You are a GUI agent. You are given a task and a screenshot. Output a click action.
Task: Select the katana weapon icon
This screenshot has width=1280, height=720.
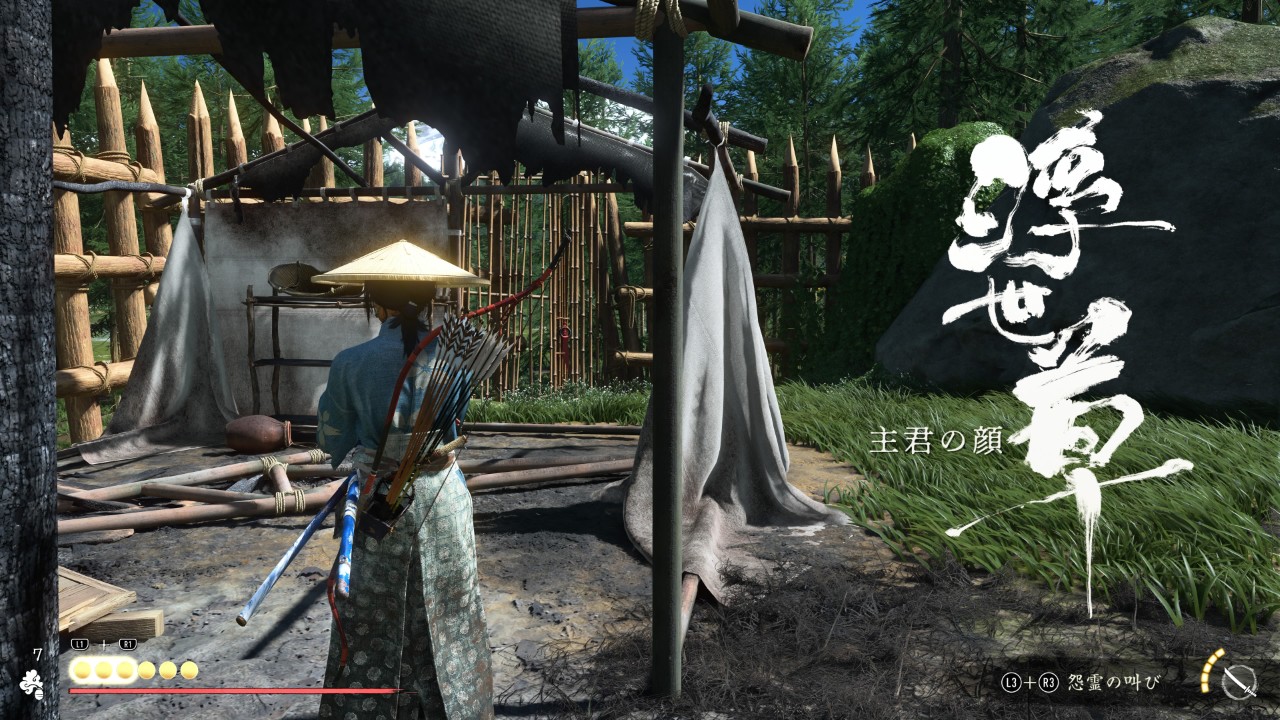pos(1240,682)
